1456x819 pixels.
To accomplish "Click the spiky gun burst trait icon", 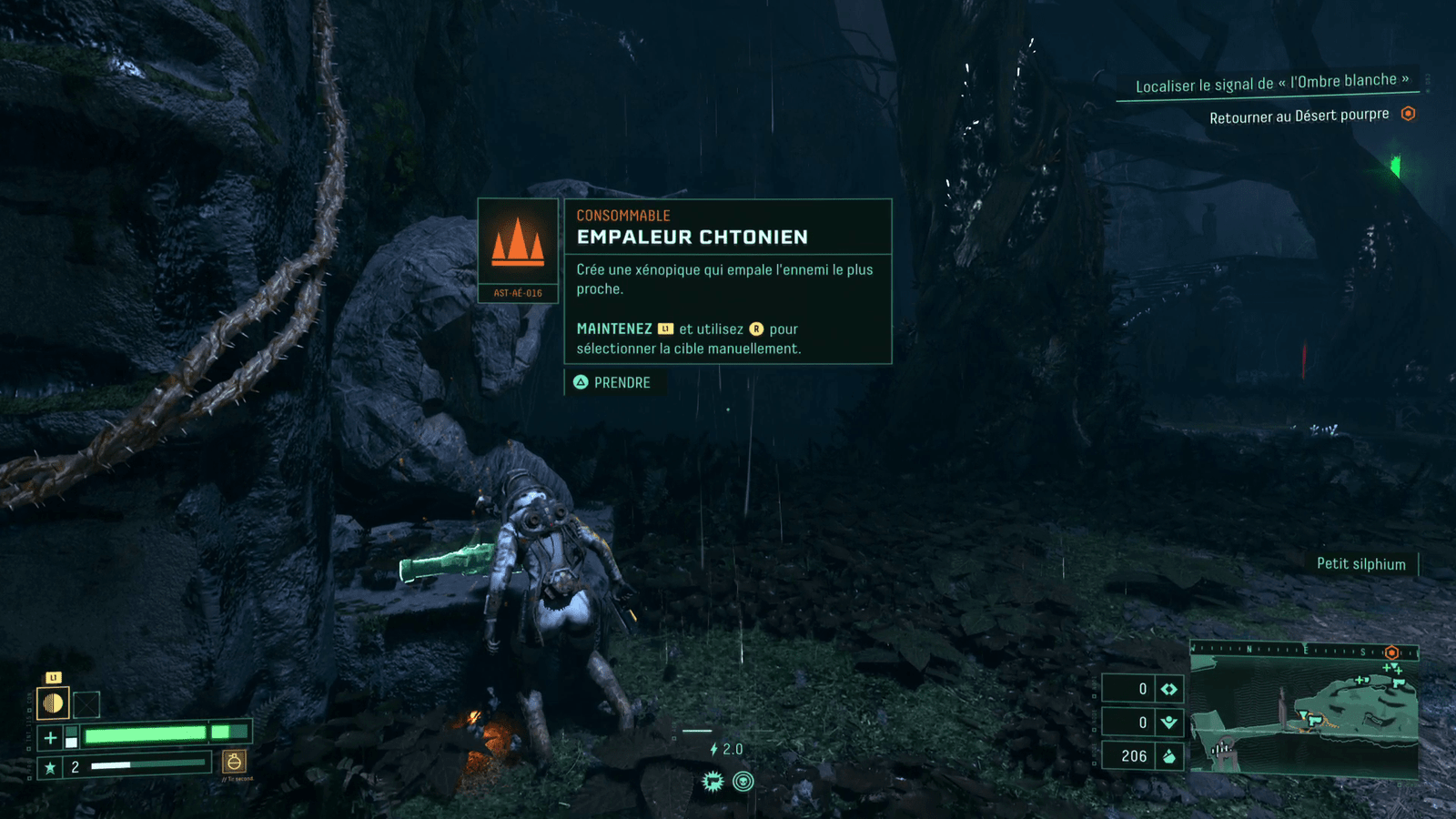I will (713, 782).
